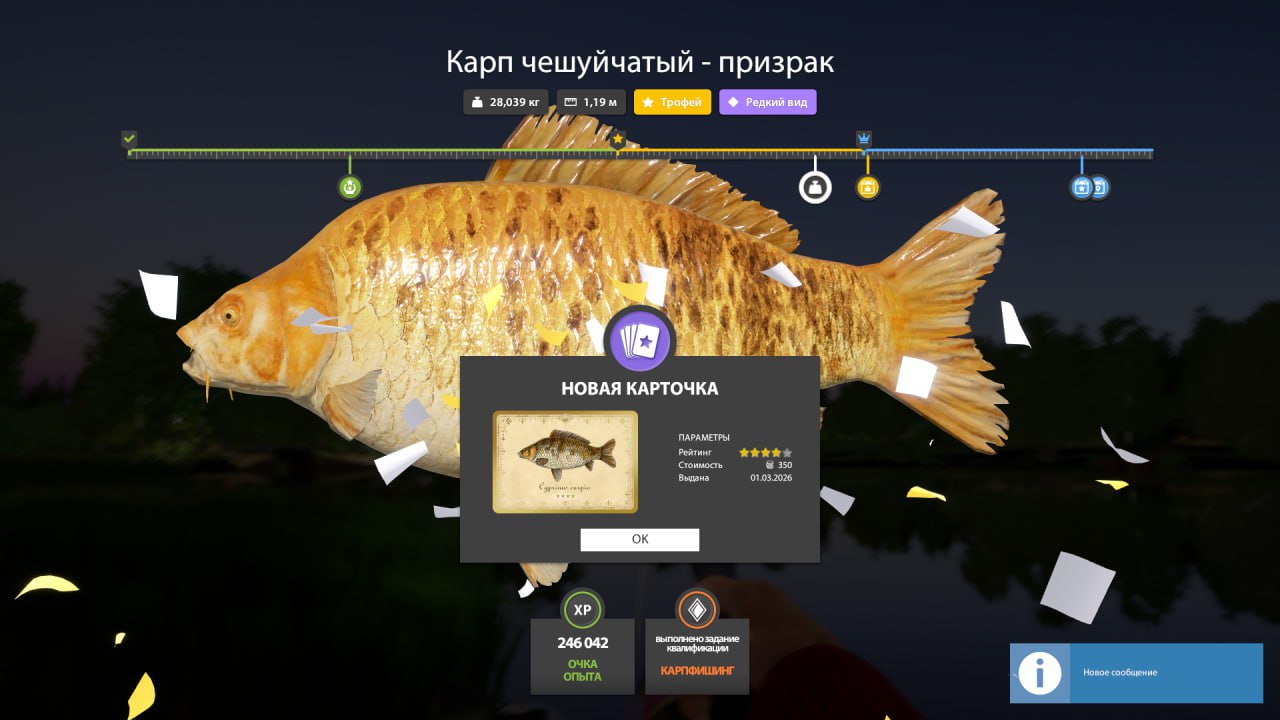Click the yellow bag marker on the scale

[866, 187]
